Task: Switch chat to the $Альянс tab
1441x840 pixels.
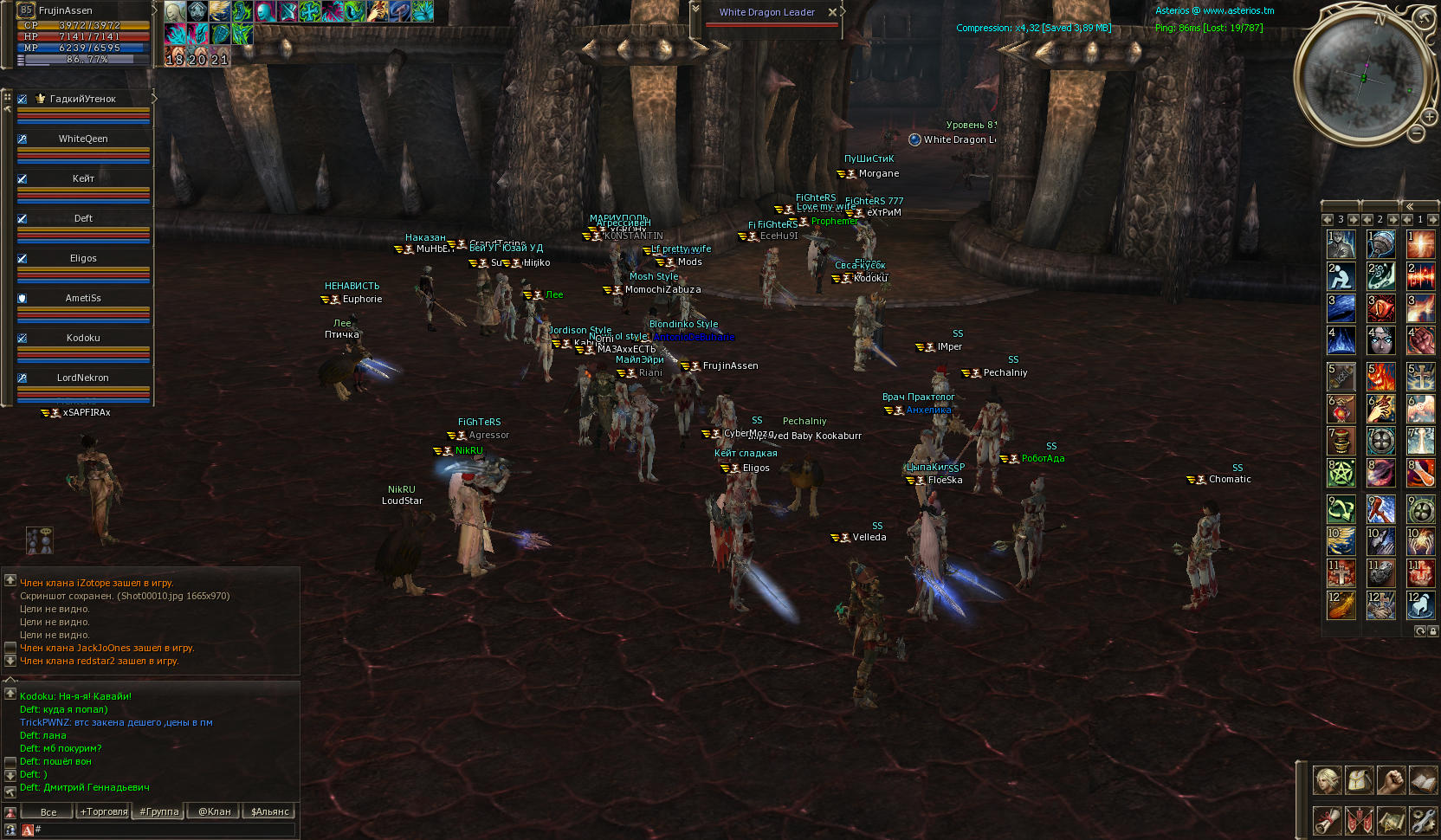Action: [x=270, y=811]
